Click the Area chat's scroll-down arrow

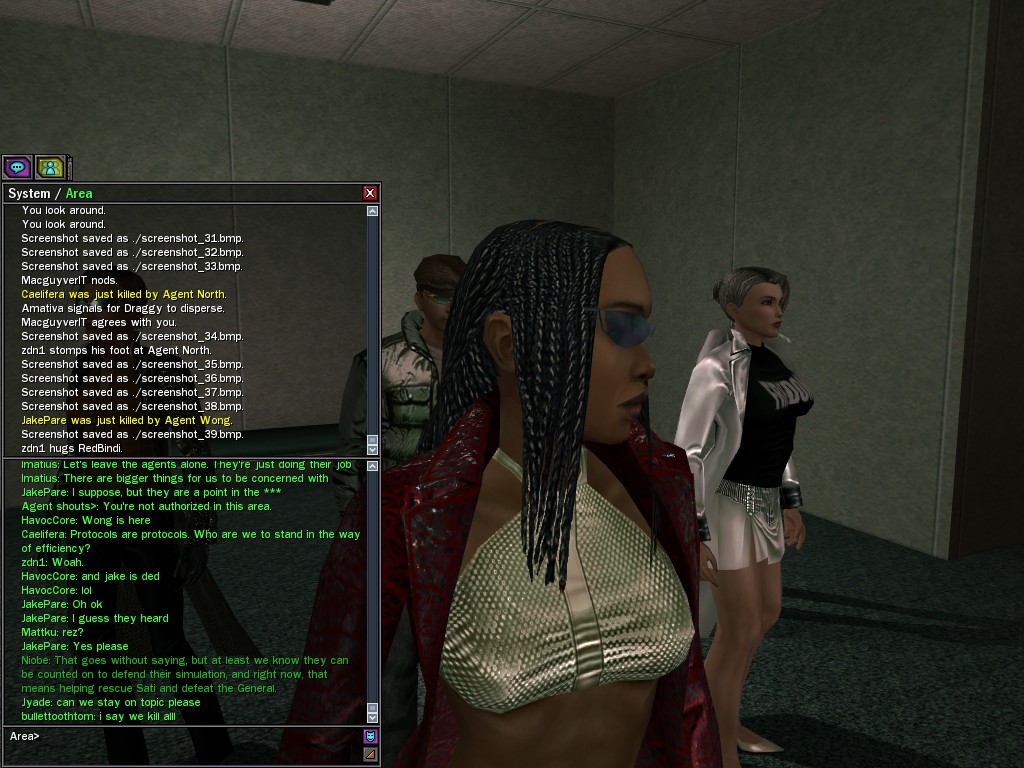(x=373, y=717)
